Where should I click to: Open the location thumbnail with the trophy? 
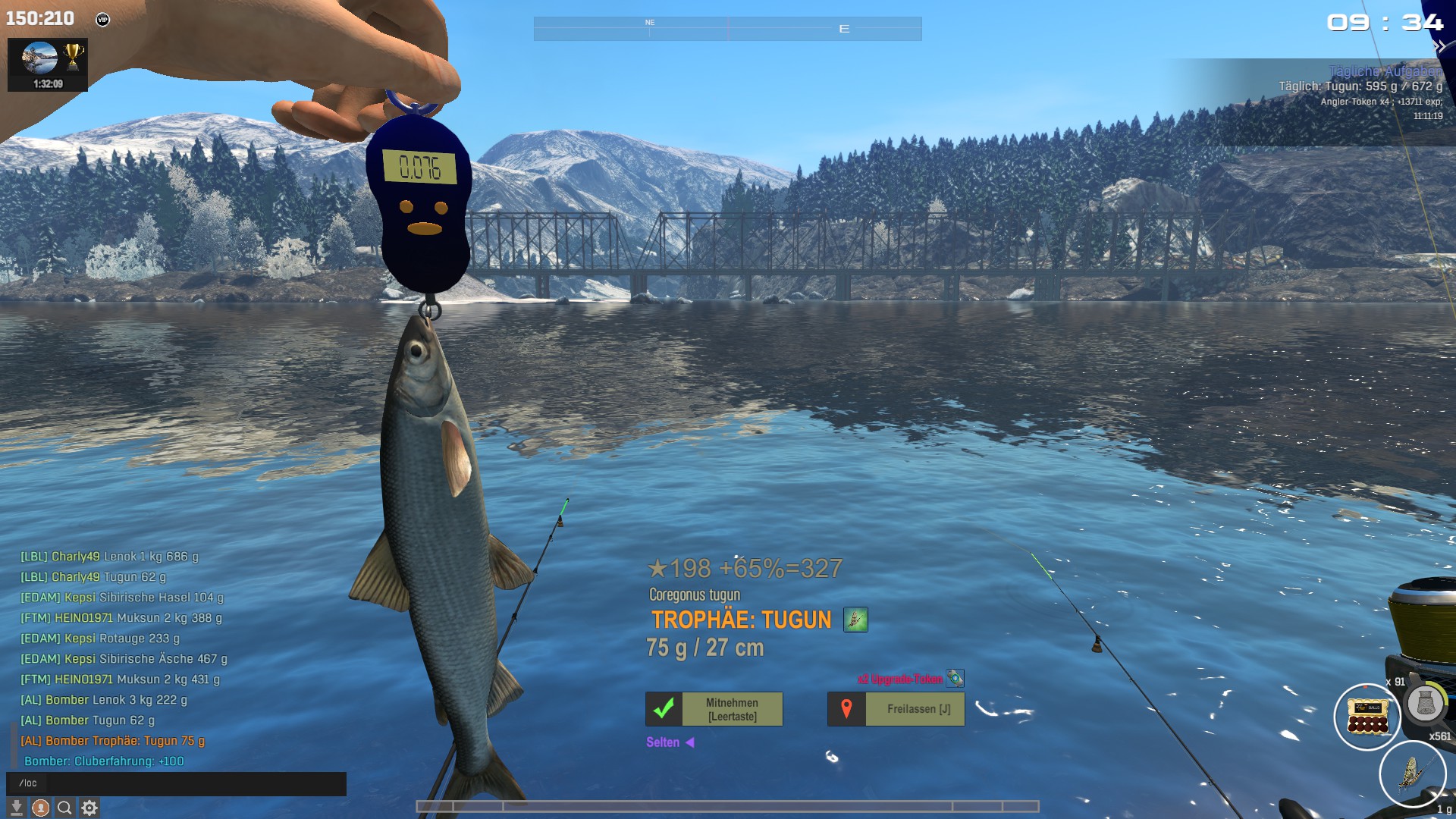pos(48,64)
